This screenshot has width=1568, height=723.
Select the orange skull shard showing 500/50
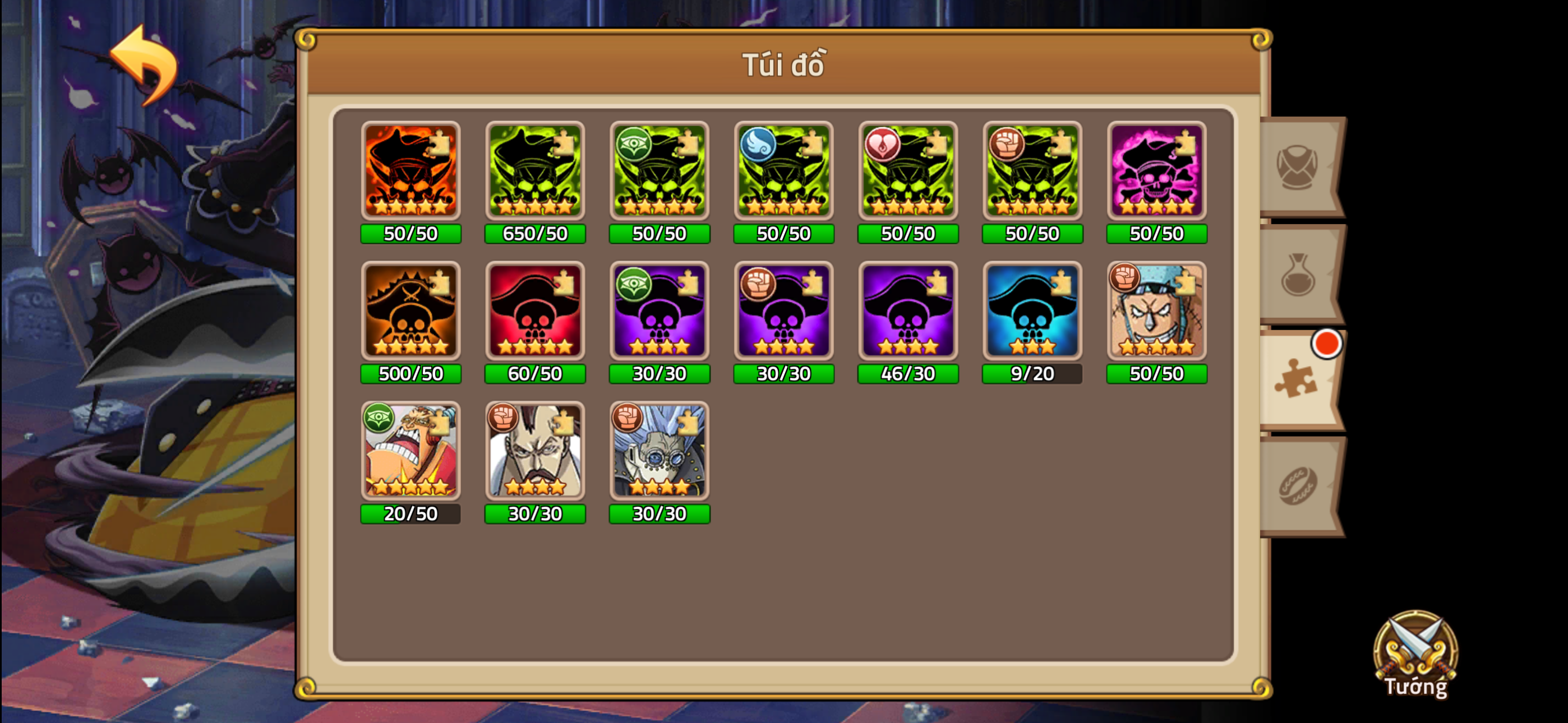point(411,312)
